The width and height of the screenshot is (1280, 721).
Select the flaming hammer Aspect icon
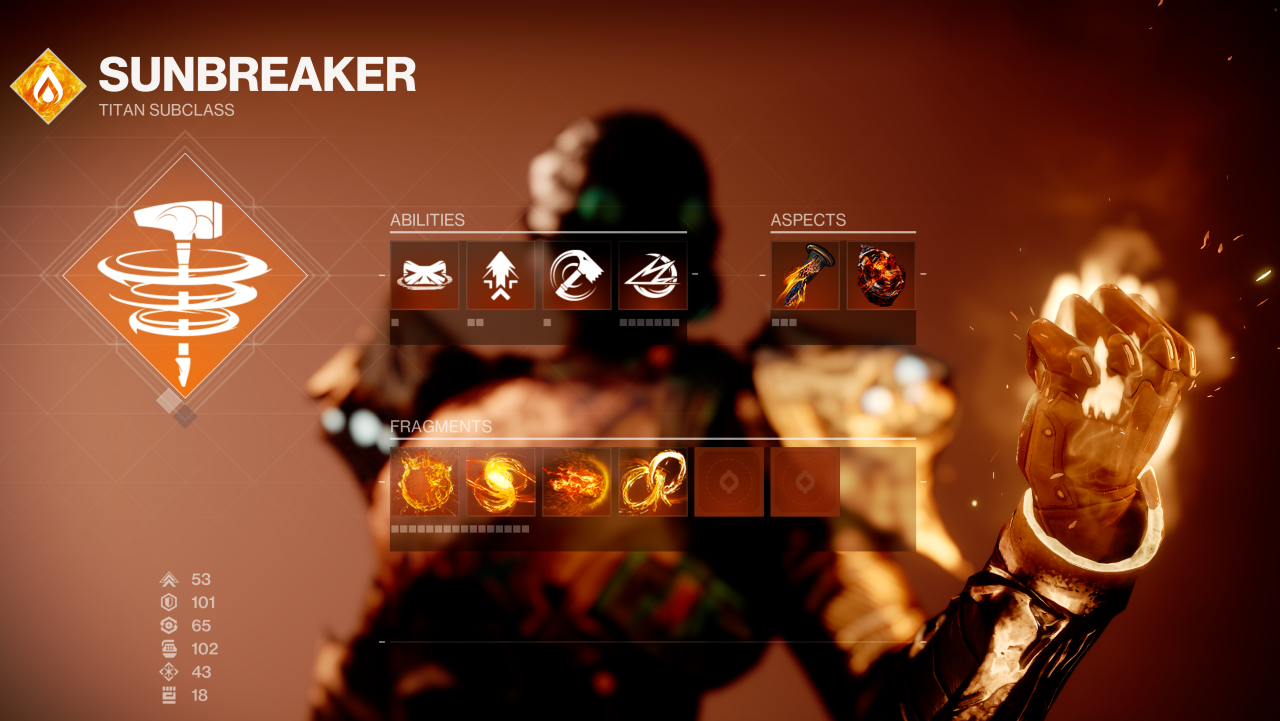tap(804, 276)
